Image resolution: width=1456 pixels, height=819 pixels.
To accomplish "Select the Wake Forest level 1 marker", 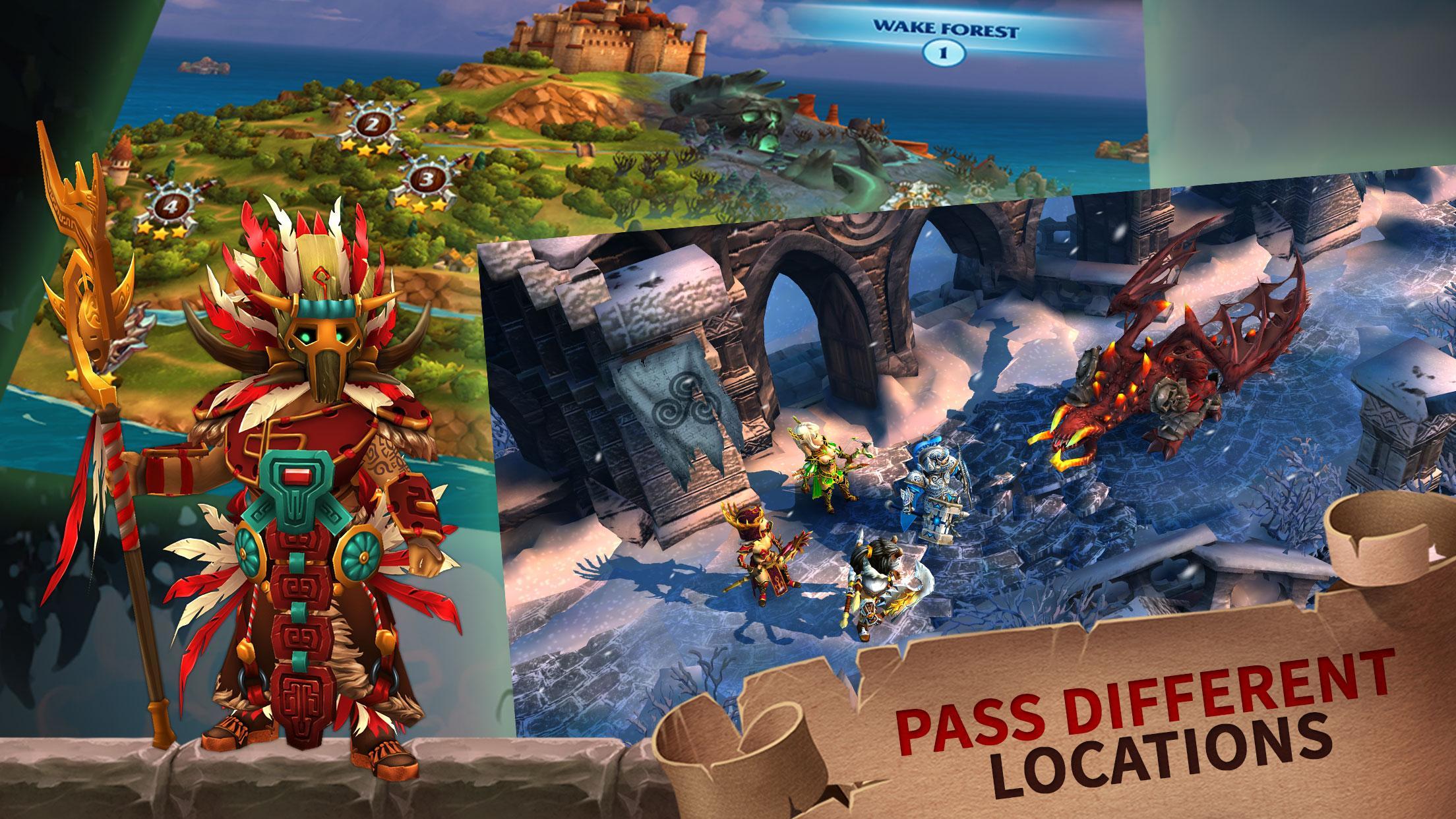I will (x=944, y=53).
